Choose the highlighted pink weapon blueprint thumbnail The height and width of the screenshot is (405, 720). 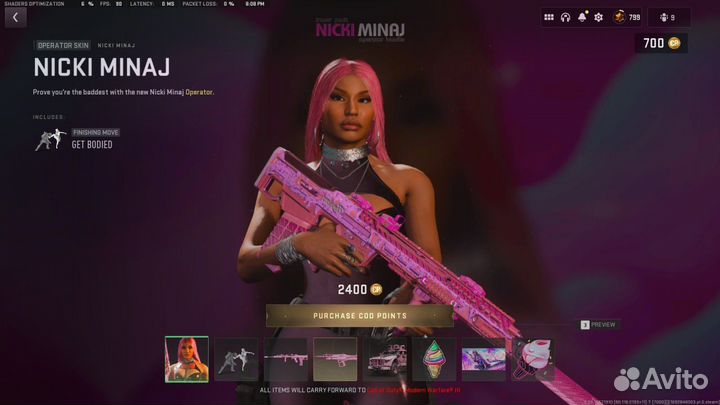click(335, 359)
